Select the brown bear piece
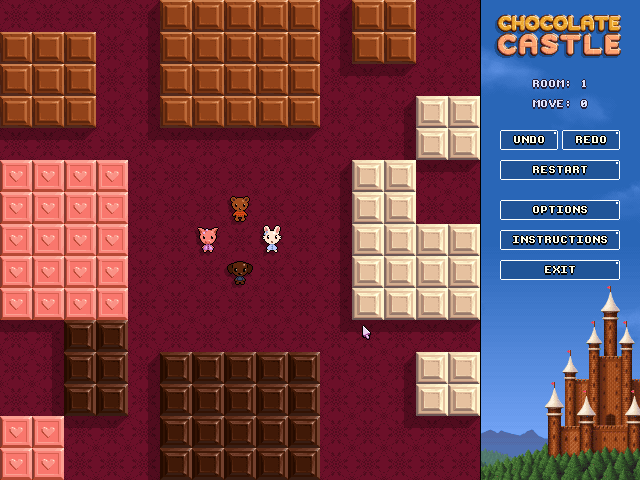Image resolution: width=640 pixels, height=480 pixels. click(240, 208)
